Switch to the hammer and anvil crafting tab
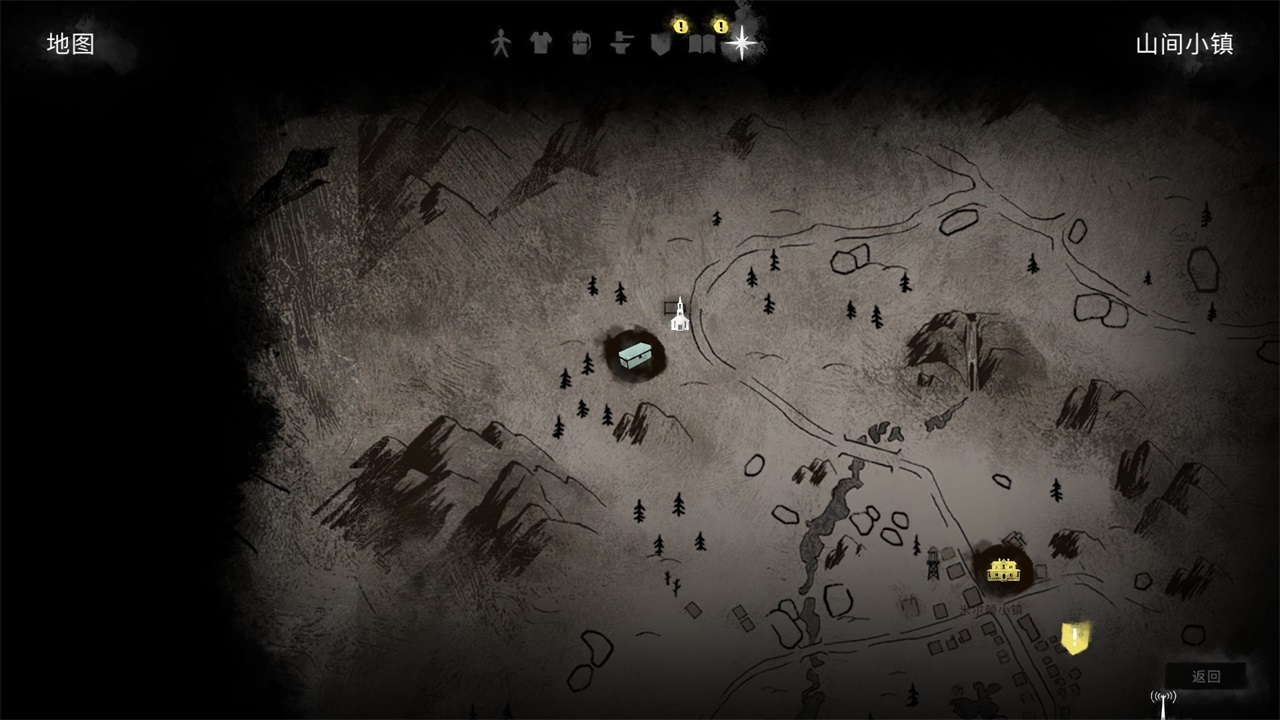This screenshot has width=1280, height=720. click(622, 43)
